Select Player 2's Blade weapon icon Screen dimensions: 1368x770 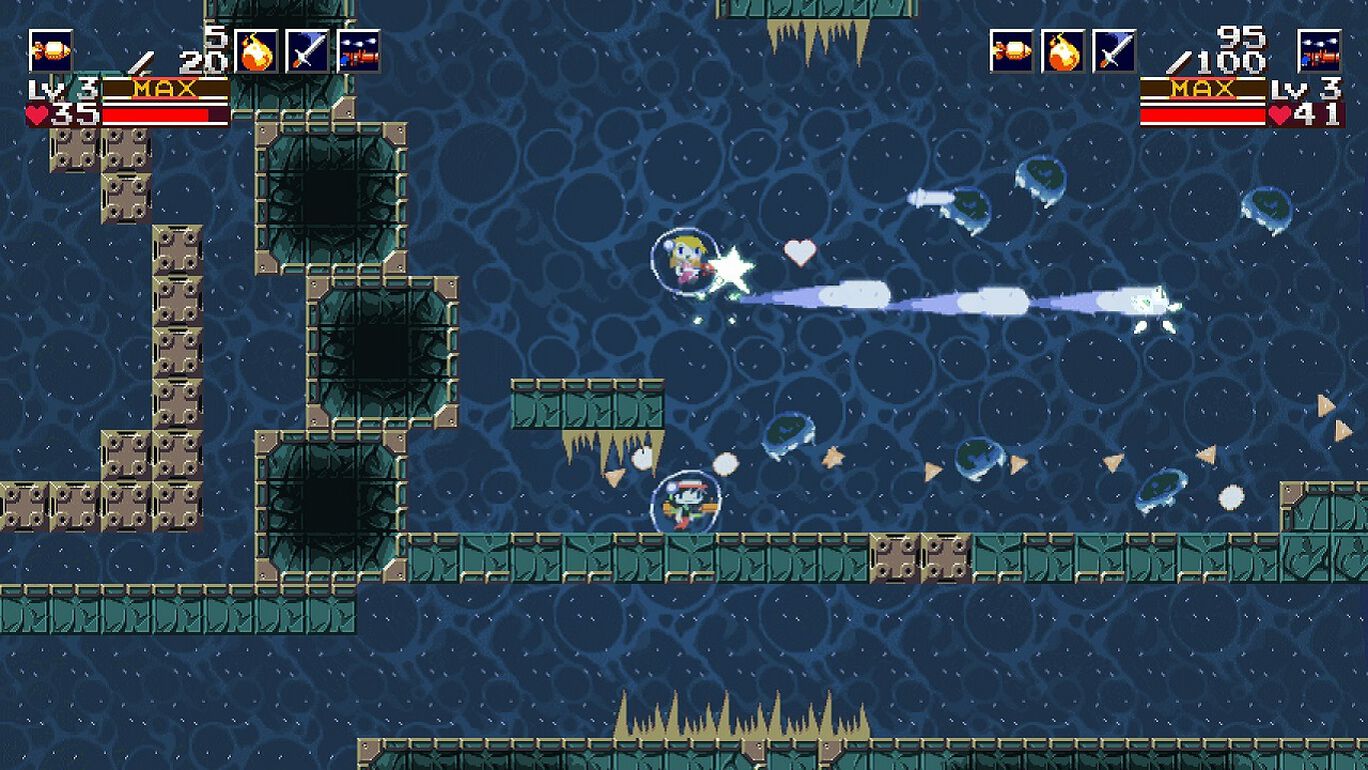(1112, 50)
